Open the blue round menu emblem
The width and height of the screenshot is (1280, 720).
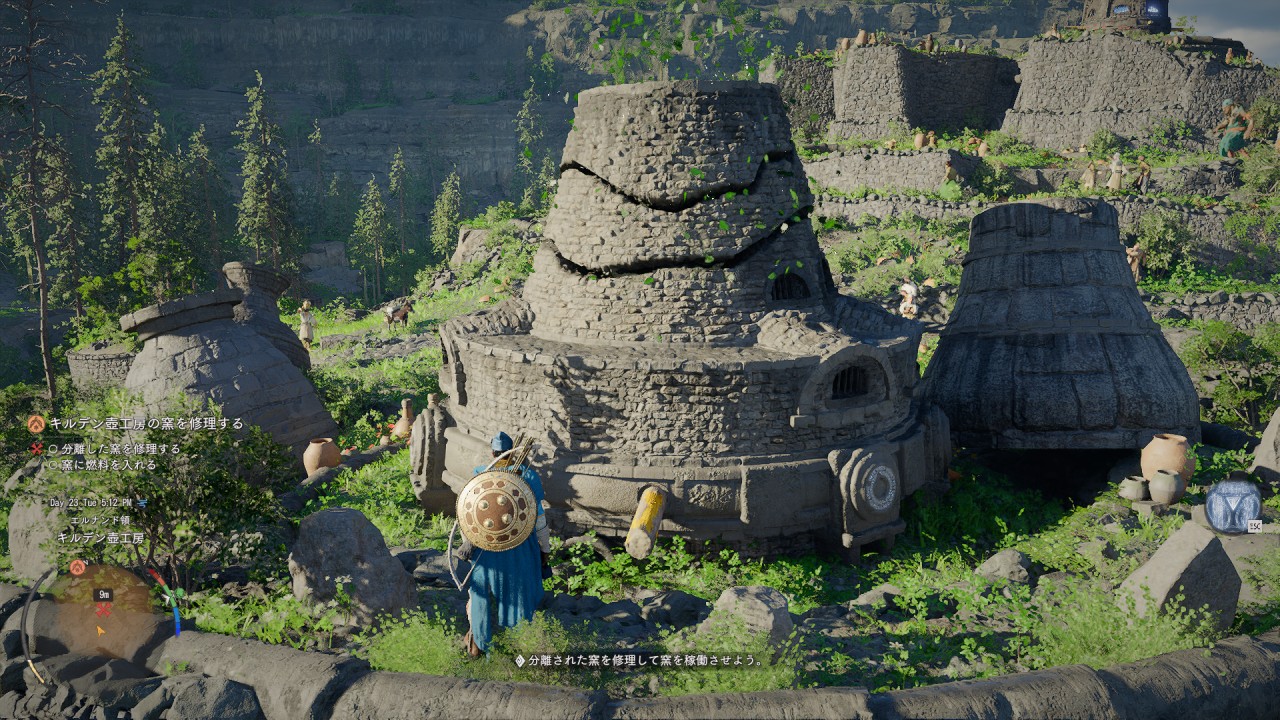click(1233, 506)
